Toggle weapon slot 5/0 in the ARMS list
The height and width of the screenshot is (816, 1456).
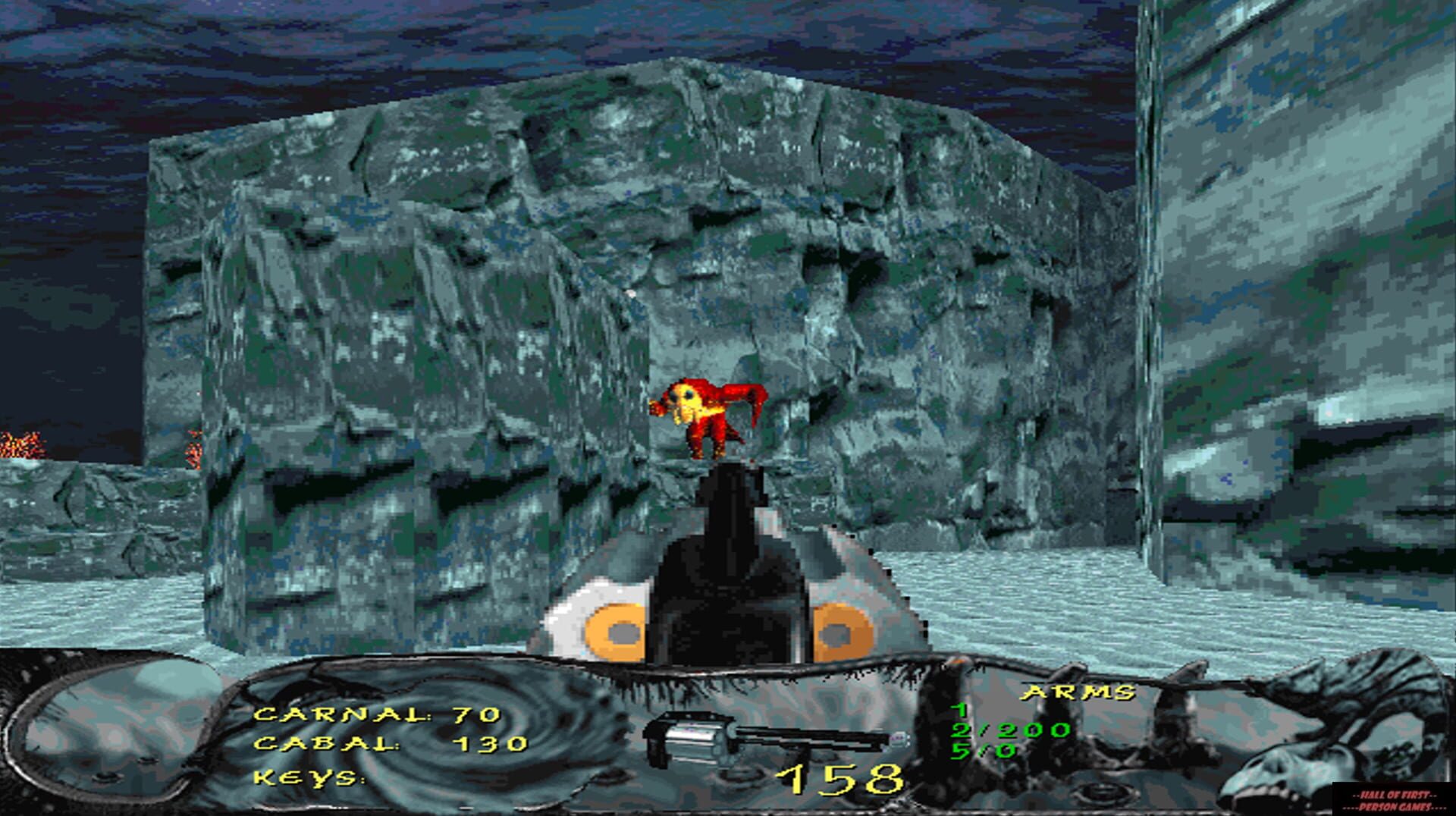pos(983,751)
